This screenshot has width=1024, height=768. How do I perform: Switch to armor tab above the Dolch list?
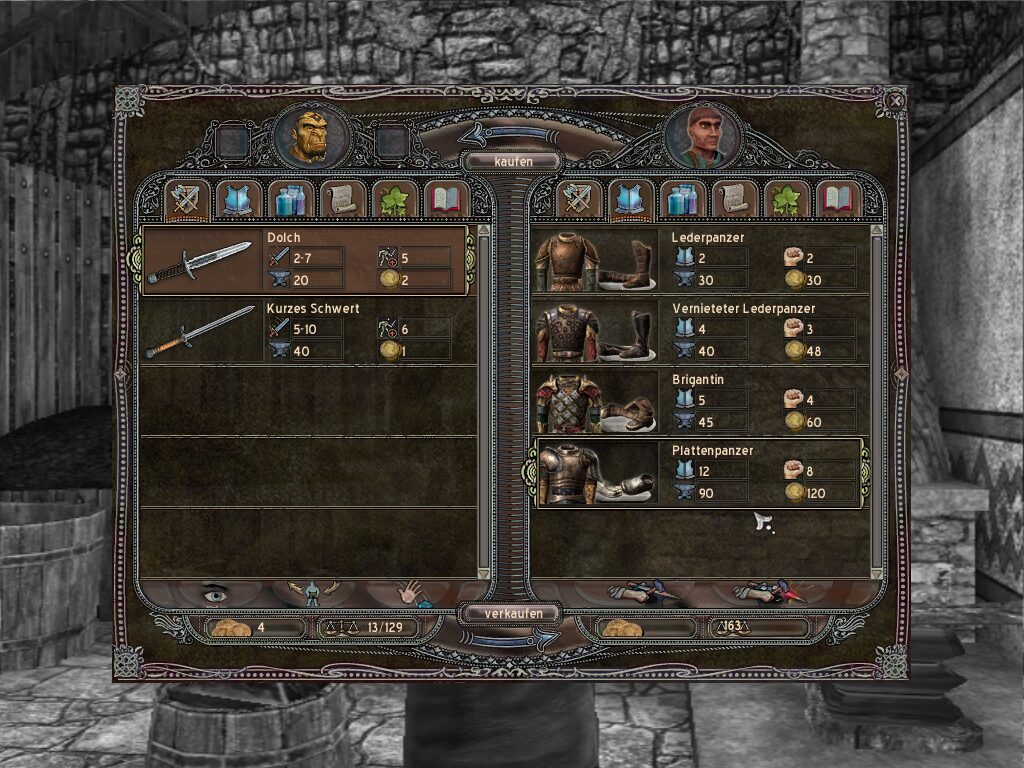coord(239,201)
